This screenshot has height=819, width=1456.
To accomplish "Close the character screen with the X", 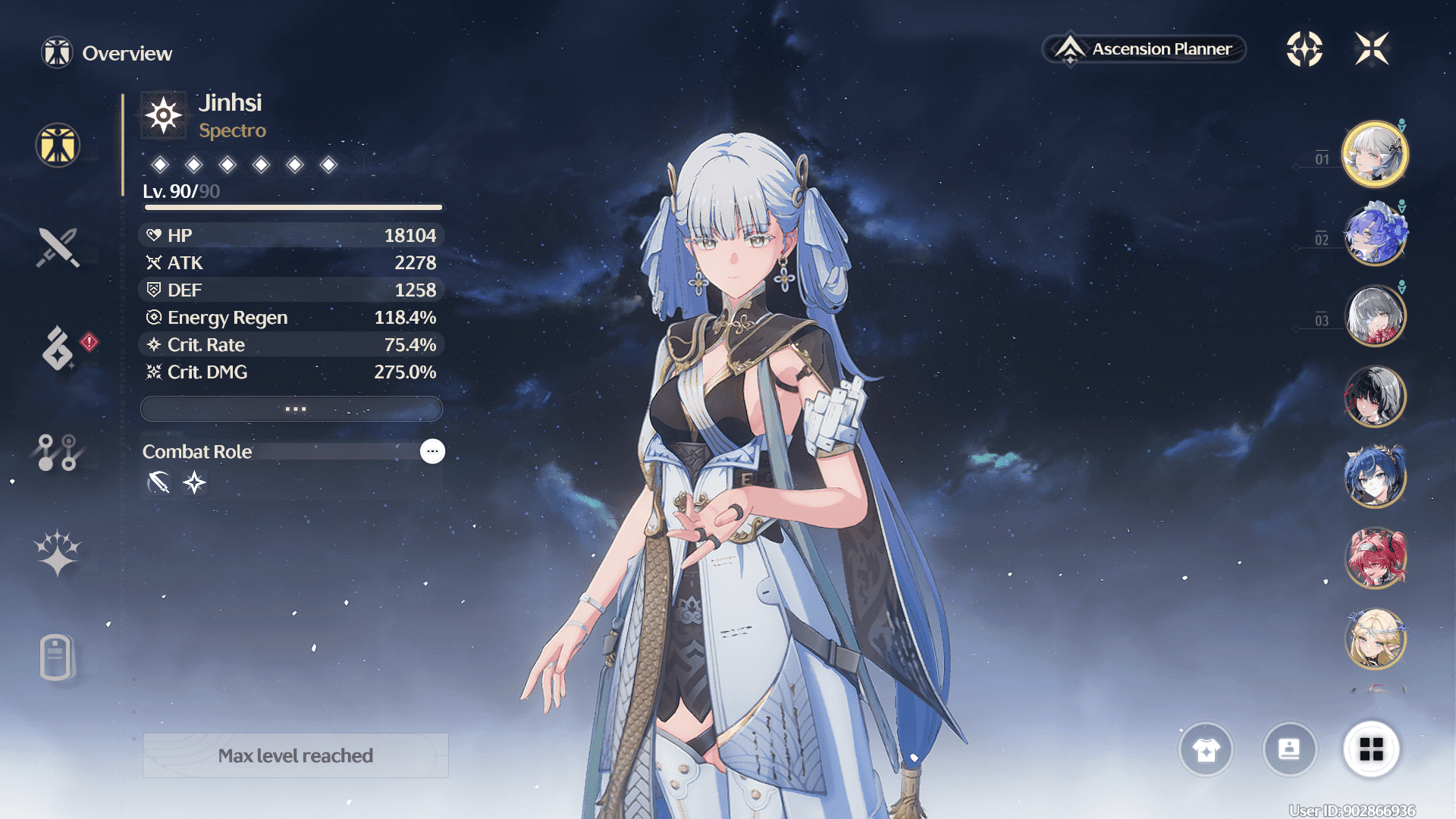I will 1372,49.
